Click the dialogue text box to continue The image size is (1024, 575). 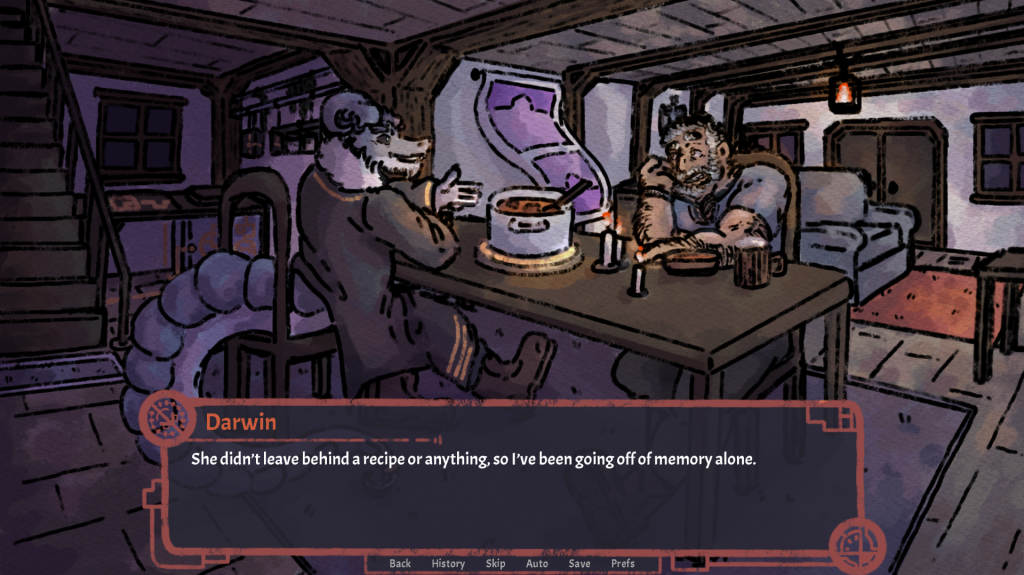(500, 490)
